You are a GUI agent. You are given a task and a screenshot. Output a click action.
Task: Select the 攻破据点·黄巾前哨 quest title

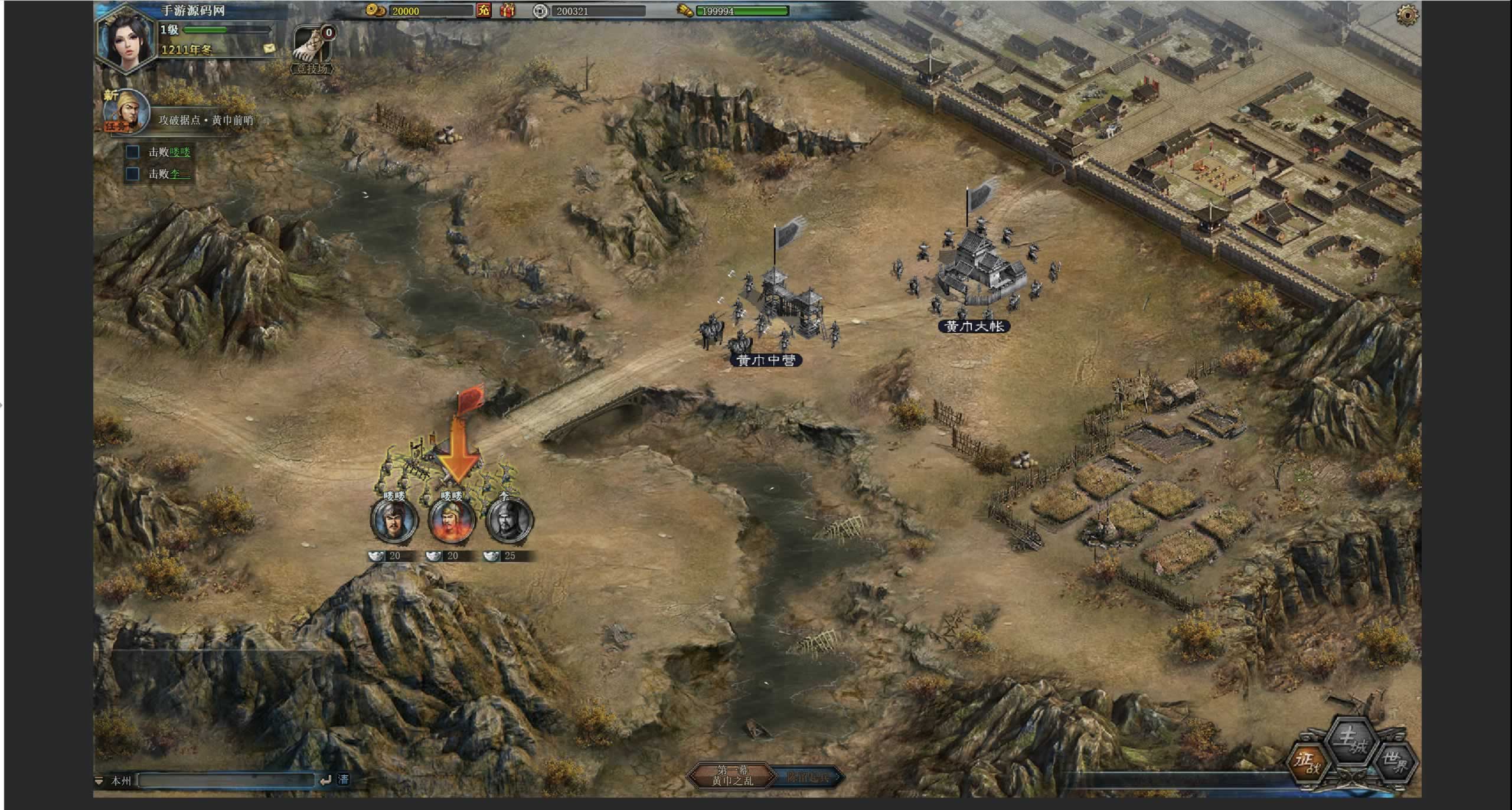click(x=205, y=120)
